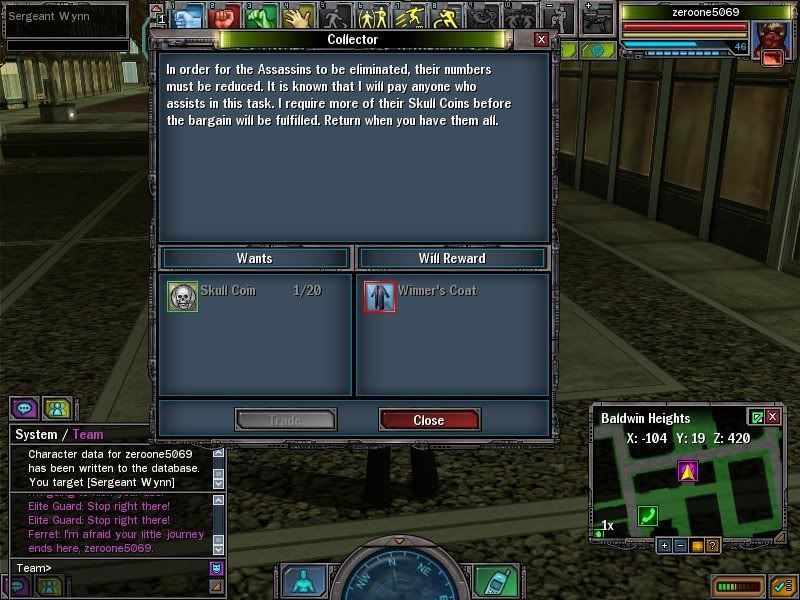Screen dimensions: 800x600
Task: Select the Winner's Coat reward icon
Action: 380,296
